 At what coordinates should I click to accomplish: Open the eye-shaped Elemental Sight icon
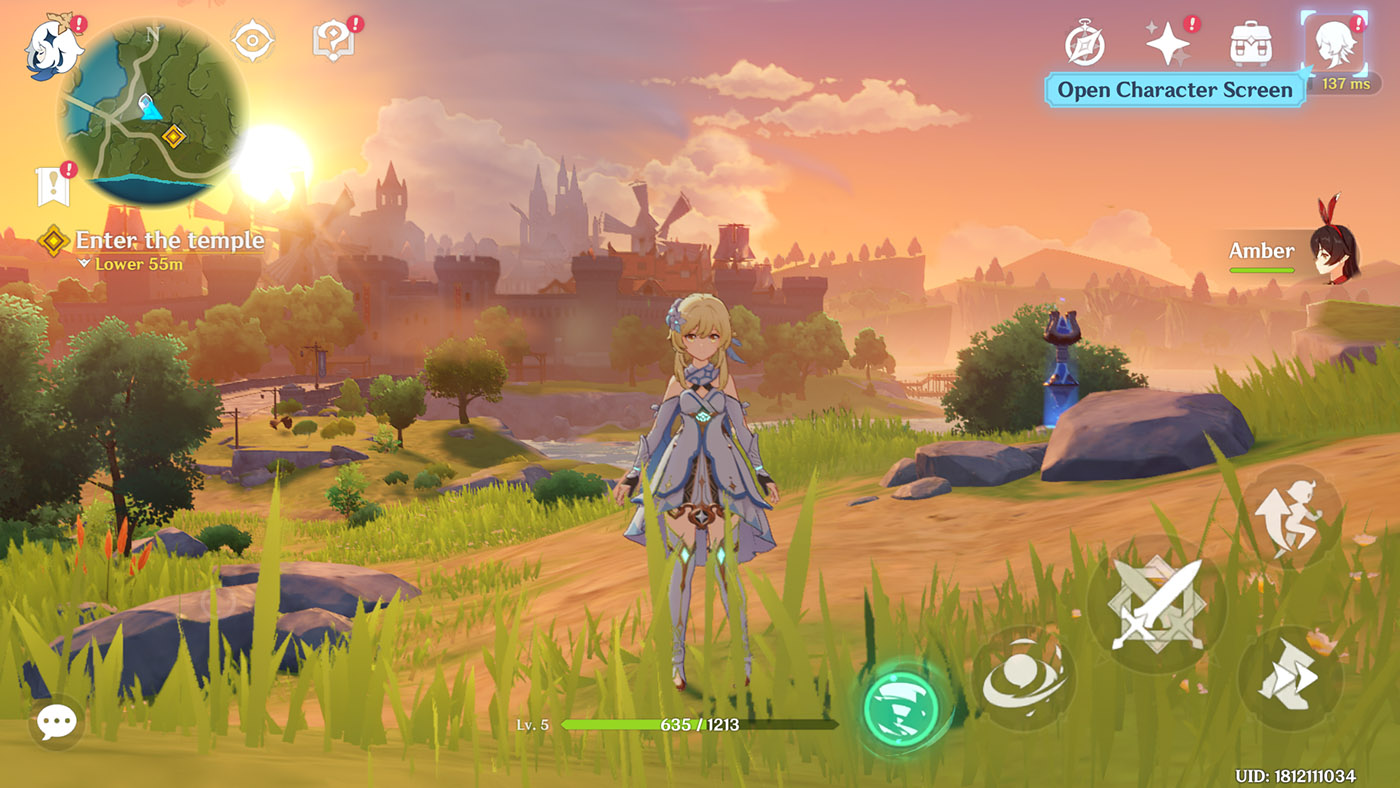[x=253, y=42]
